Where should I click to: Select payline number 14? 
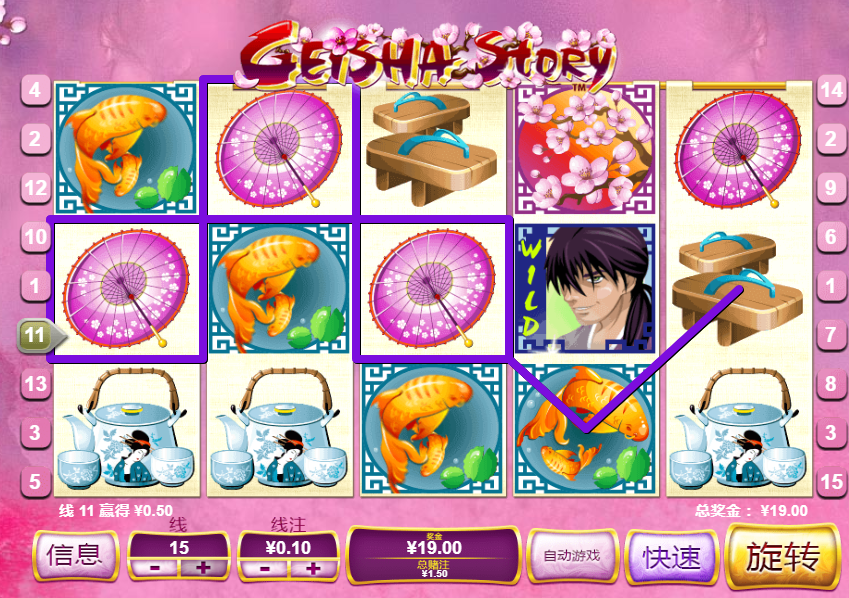click(x=832, y=90)
